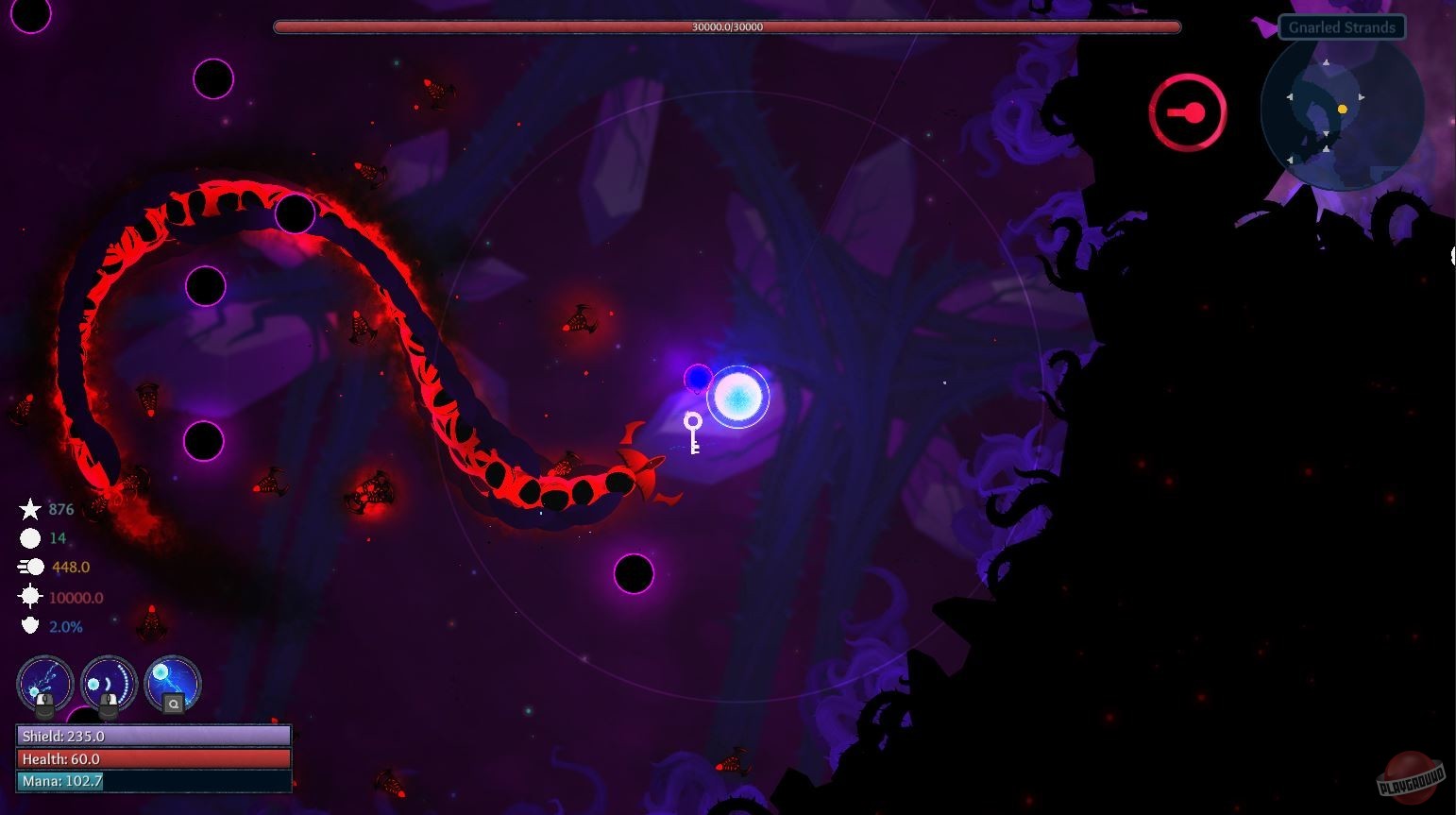Viewport: 1456px width, 815px height.
Task: Click the large red key objective indicator
Action: [x=1186, y=110]
